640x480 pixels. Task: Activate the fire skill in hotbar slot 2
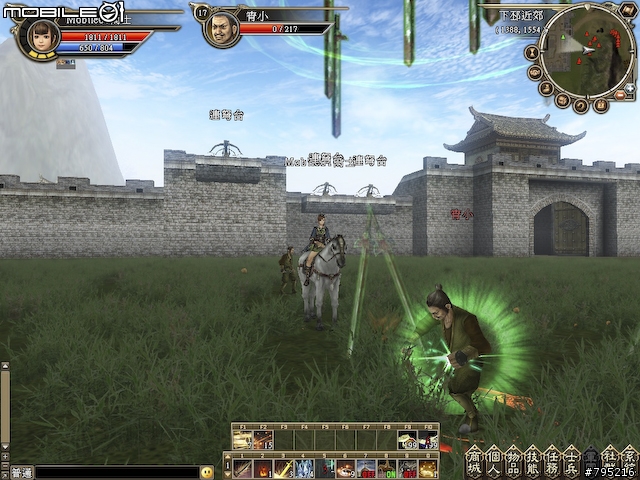(x=262, y=468)
